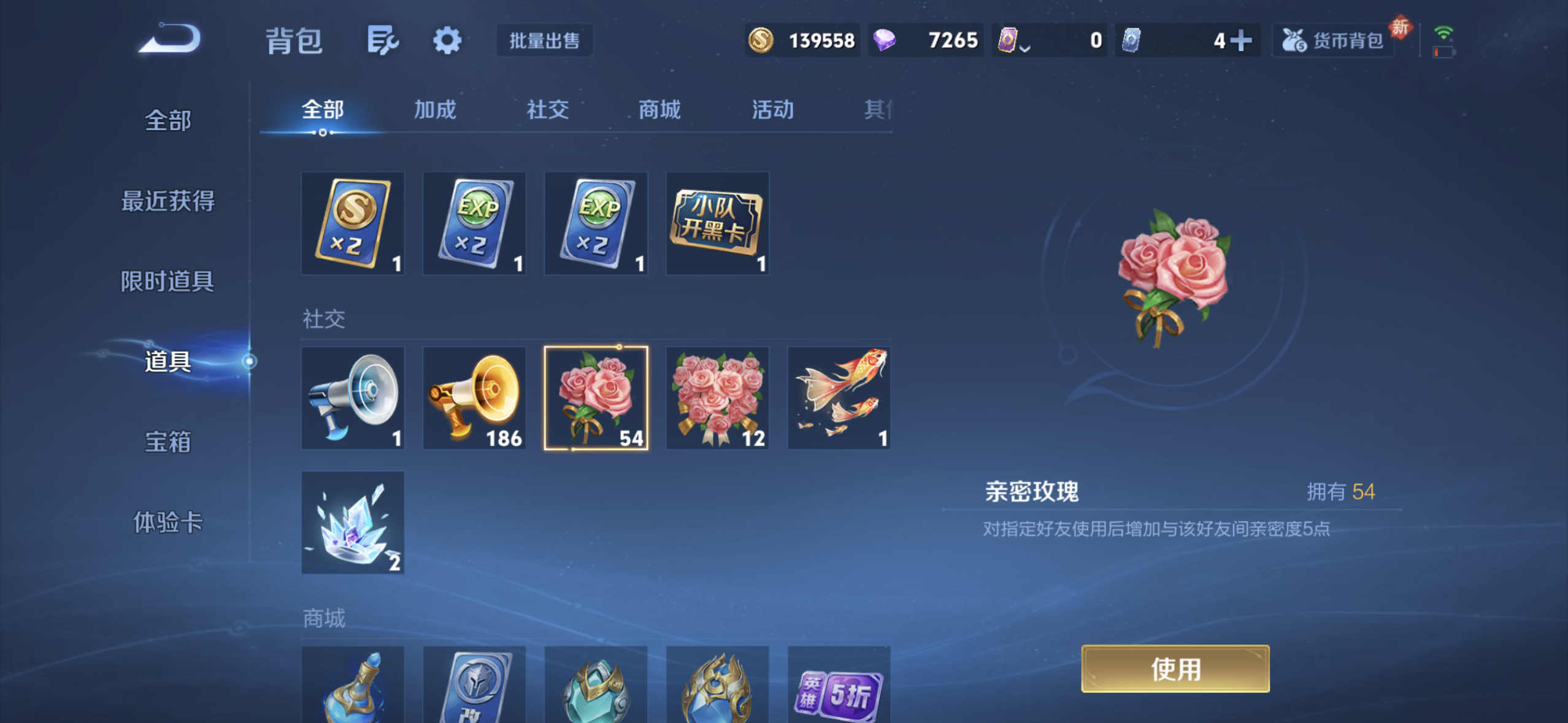The height and width of the screenshot is (723, 1568).
Task: Select an EXP double card
Action: (474, 223)
